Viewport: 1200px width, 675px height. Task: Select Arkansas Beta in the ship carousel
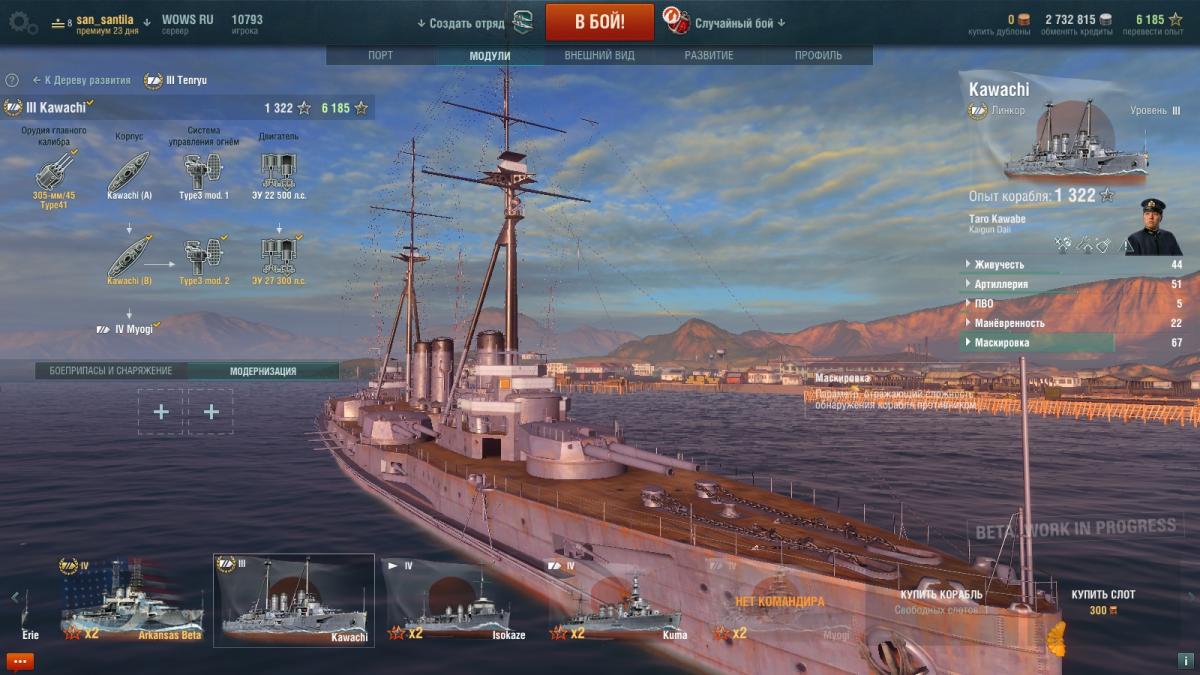[132, 607]
